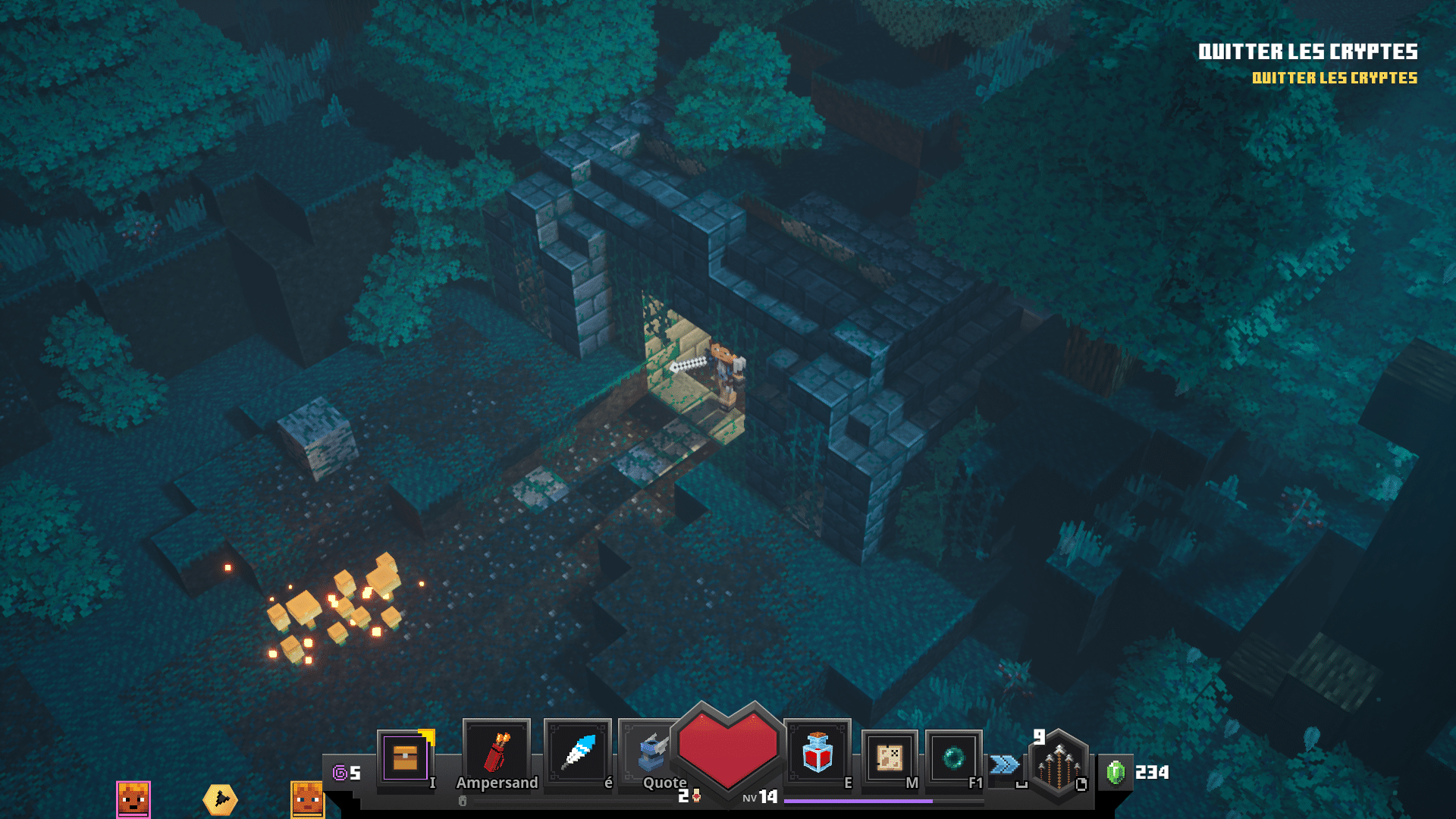Drink the red health potion
Image resolution: width=1456 pixels, height=819 pixels.
[x=817, y=752]
